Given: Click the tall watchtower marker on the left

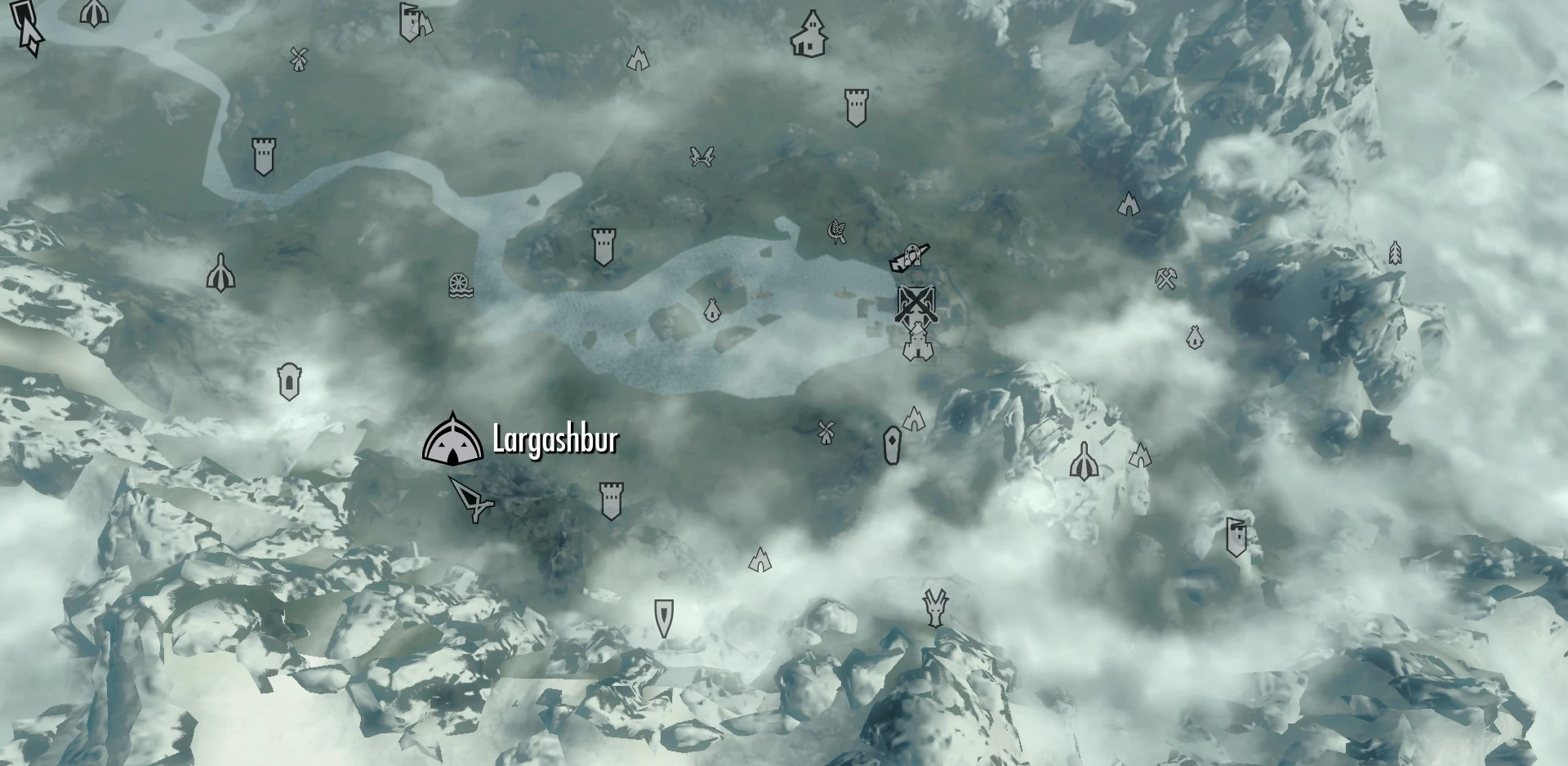Looking at the screenshot, I should point(263,155).
